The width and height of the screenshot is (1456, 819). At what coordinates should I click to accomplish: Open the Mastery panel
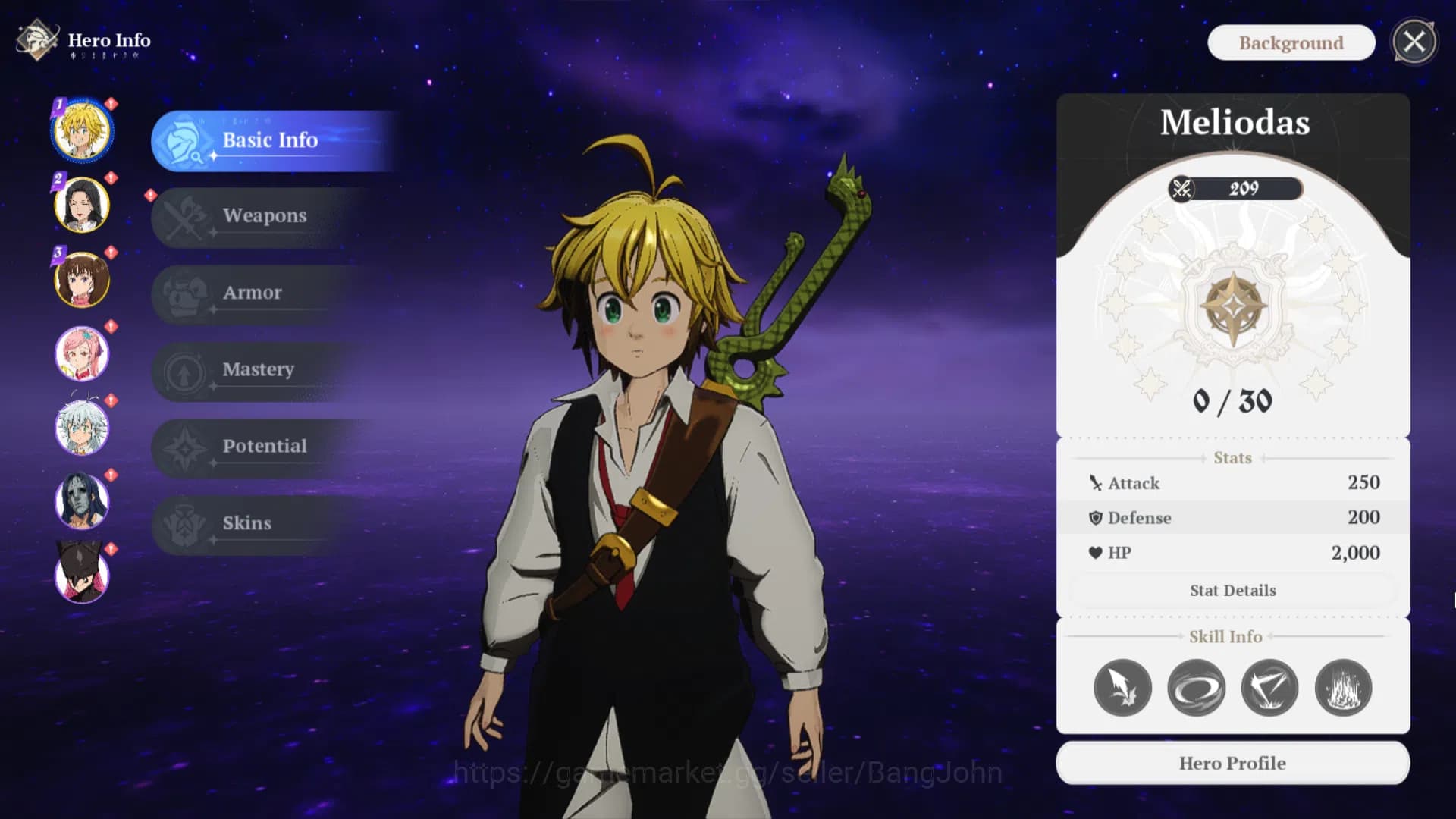point(258,369)
